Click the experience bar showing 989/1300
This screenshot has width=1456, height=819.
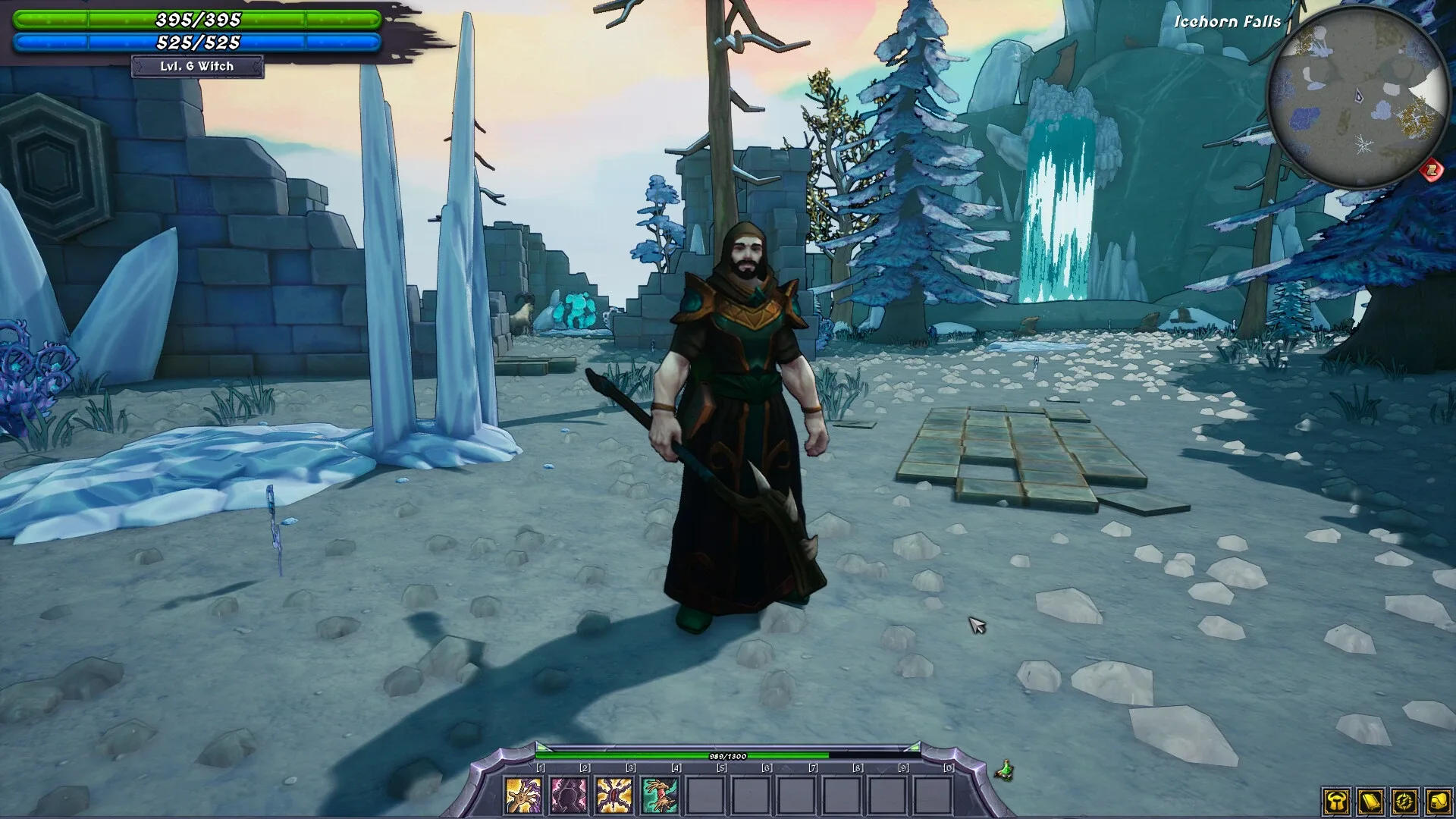[728, 757]
